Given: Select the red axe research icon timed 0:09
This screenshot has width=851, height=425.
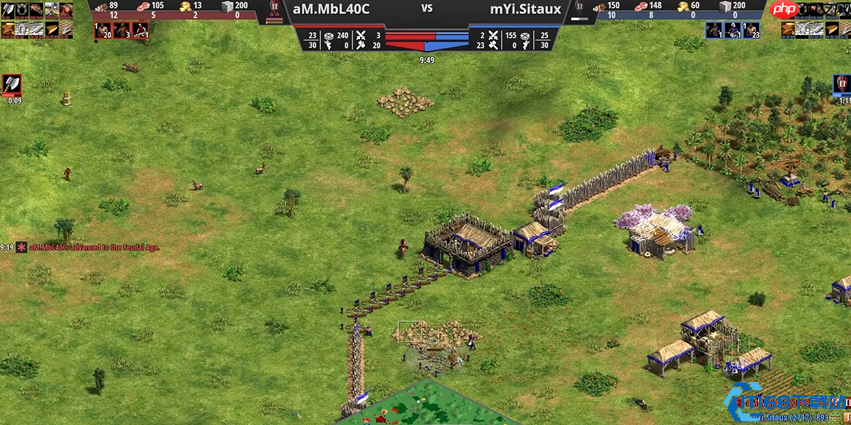Looking at the screenshot, I should pyautogui.click(x=14, y=86).
